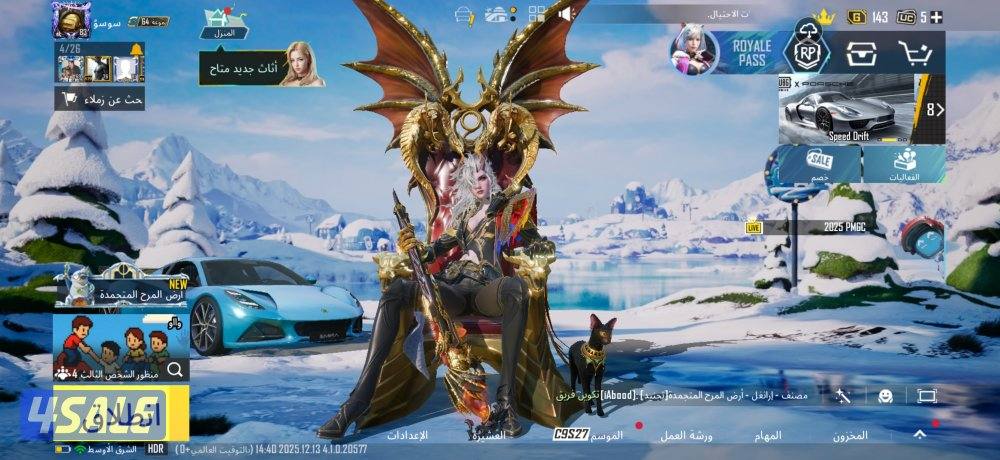Open the Inventory (المخزون) tab
1000x460 pixels.
(x=850, y=435)
